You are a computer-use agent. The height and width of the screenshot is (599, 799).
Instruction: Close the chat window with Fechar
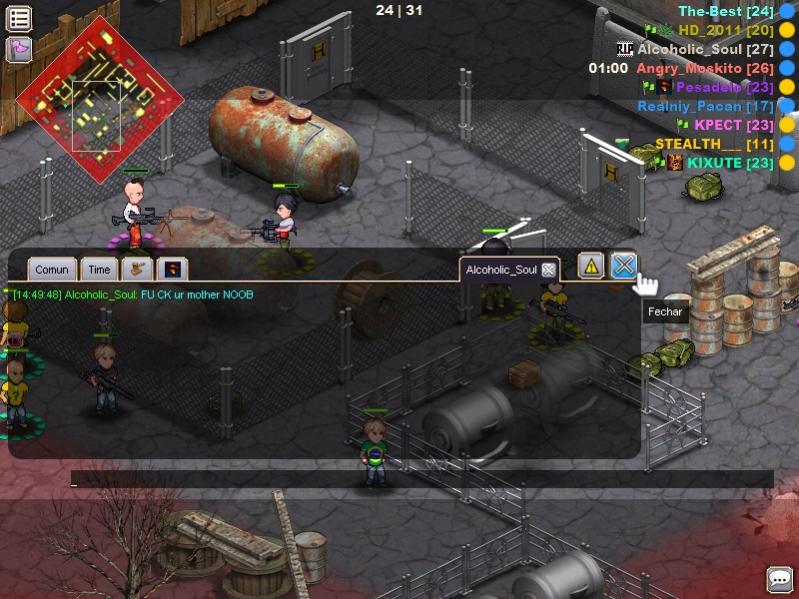coord(624,266)
